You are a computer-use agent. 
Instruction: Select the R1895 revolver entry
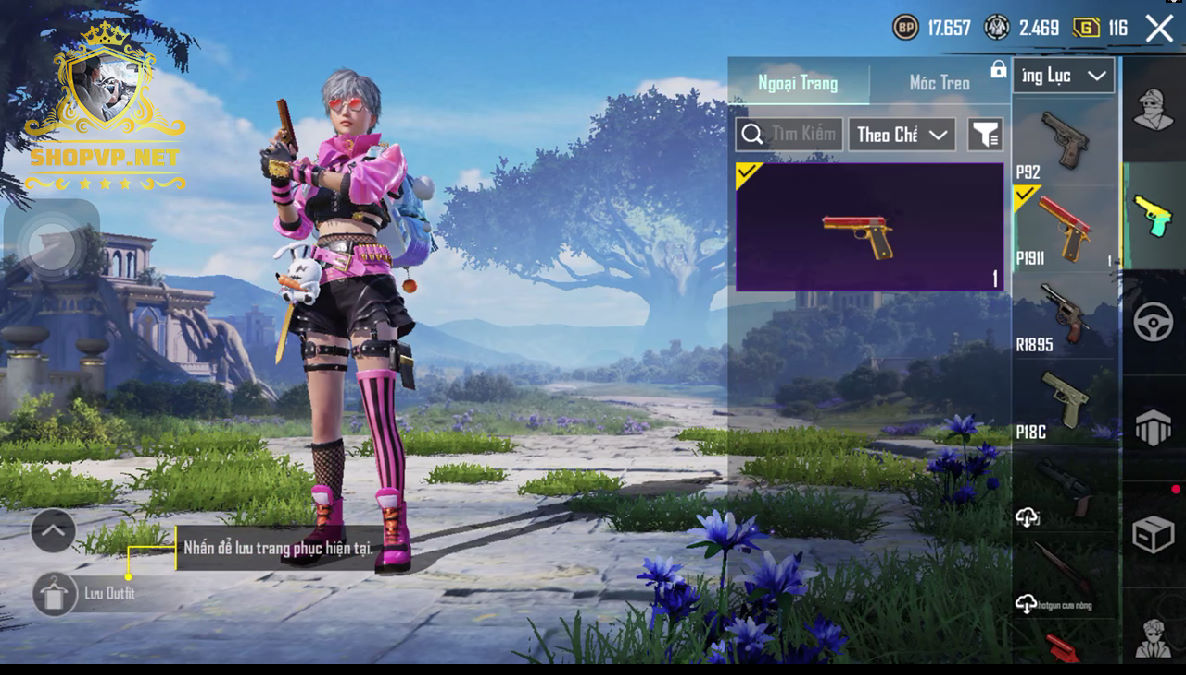(x=1063, y=314)
